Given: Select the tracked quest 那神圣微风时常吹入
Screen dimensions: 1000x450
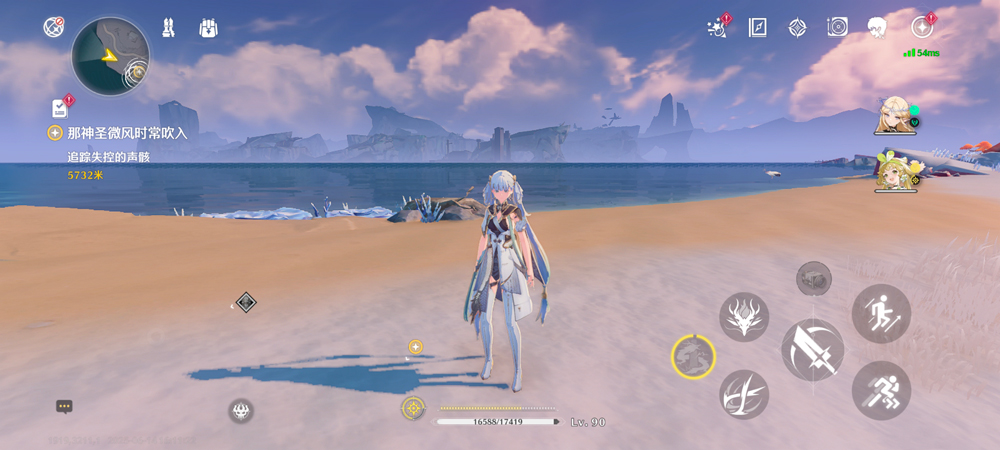Looking at the screenshot, I should click(x=127, y=133).
